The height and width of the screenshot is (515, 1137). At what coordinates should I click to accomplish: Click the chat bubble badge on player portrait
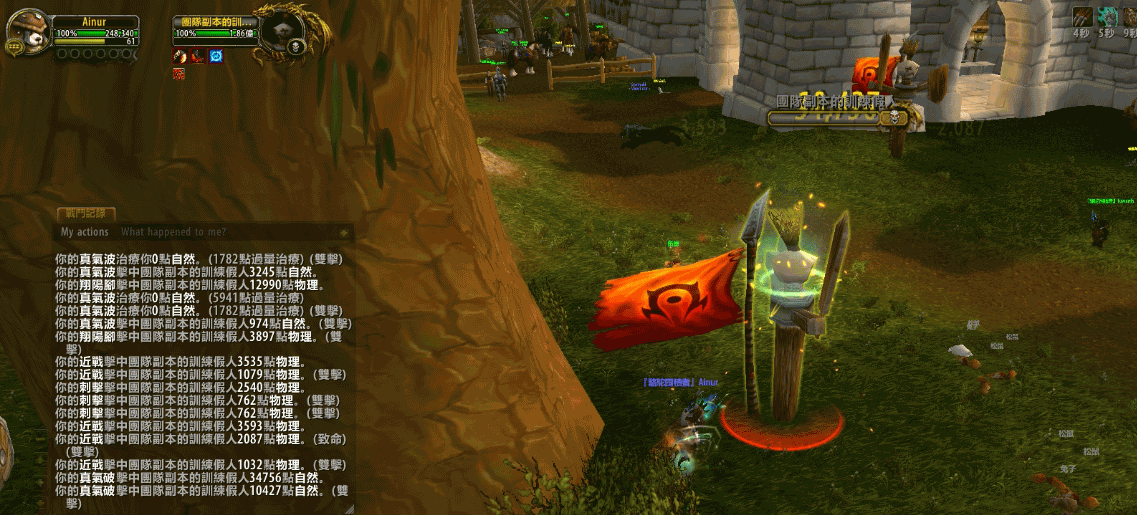[x=15, y=47]
